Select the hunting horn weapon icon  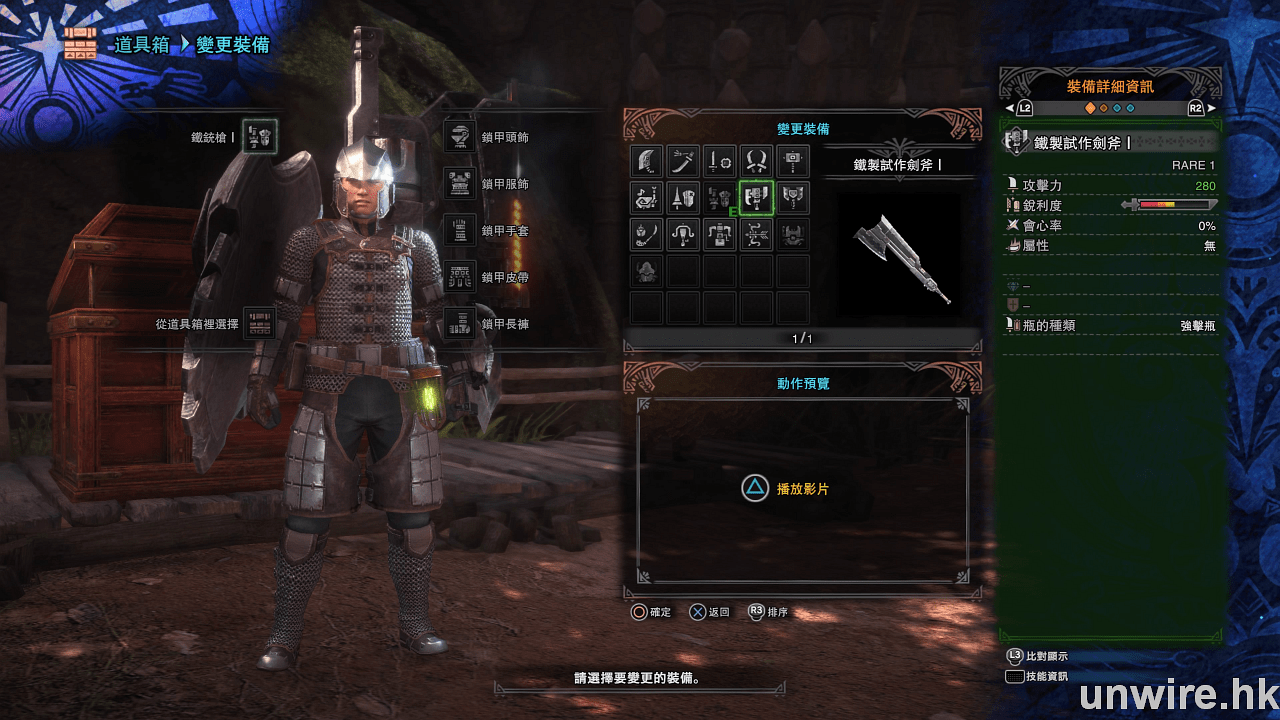point(647,198)
